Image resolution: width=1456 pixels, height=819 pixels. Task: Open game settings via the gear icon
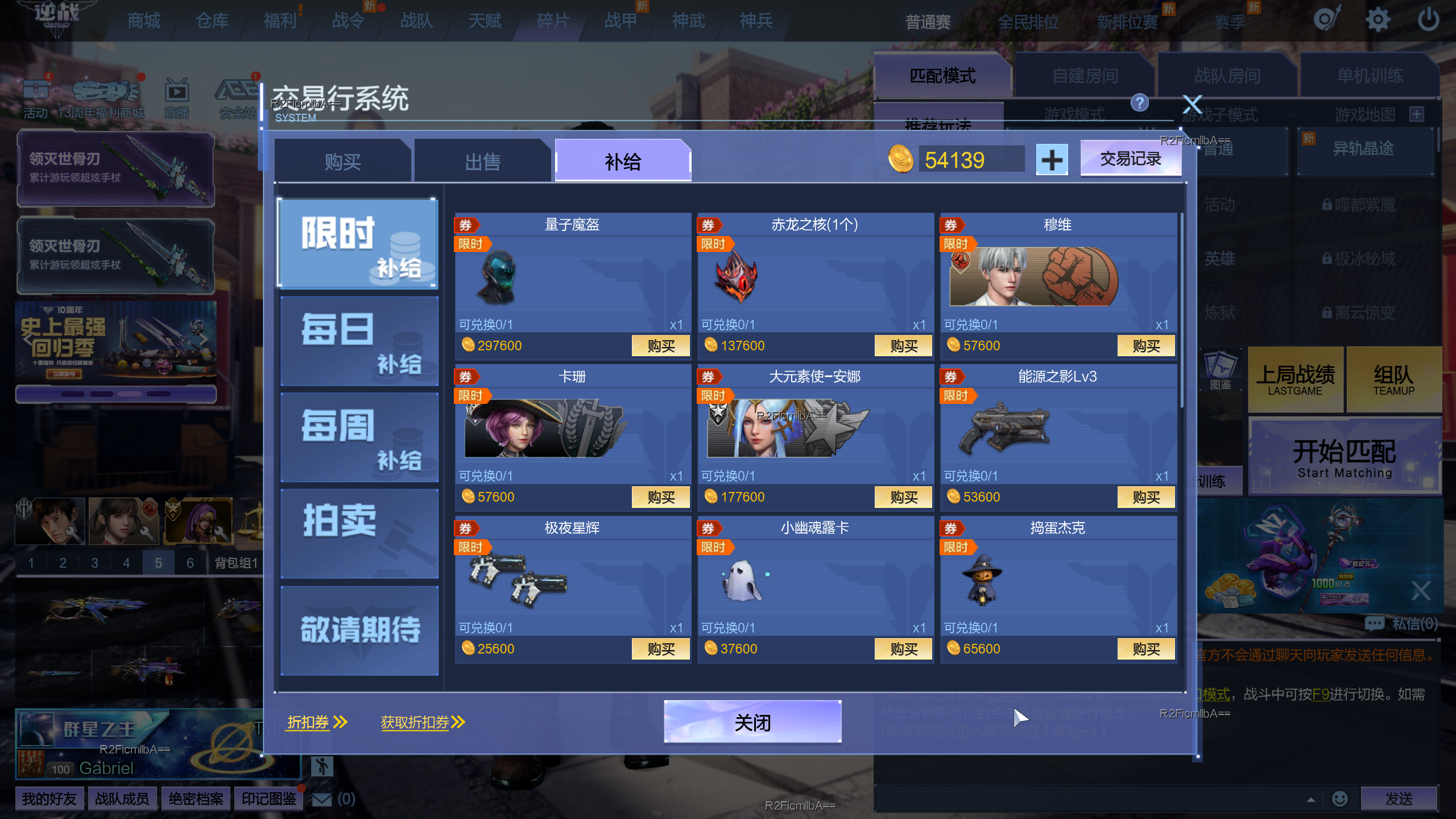(x=1378, y=19)
